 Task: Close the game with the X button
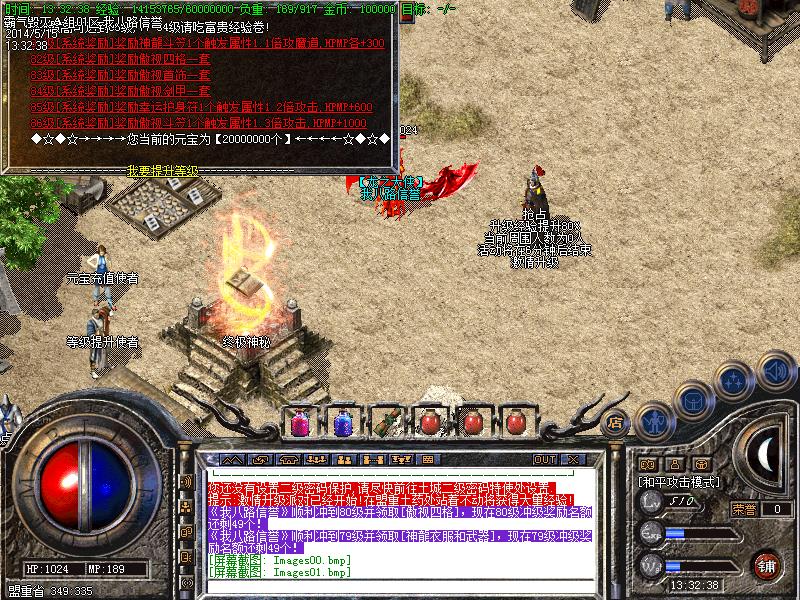coord(575,459)
